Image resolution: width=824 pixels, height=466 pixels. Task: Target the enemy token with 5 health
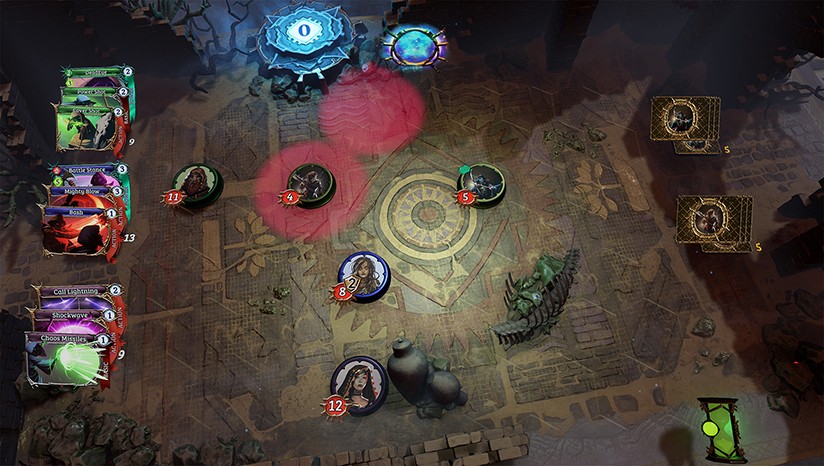[x=482, y=182]
